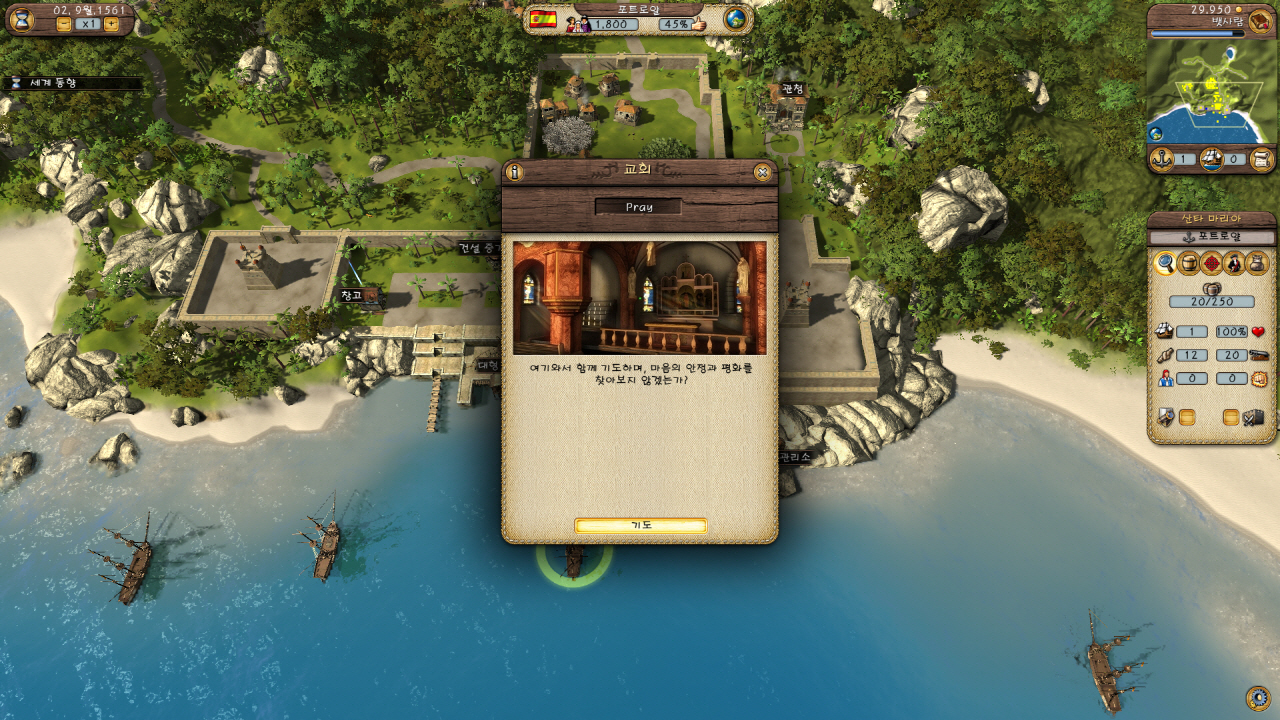Switch to world view via the minimap globe
Screen dimensions: 1280x720
(x=1156, y=133)
